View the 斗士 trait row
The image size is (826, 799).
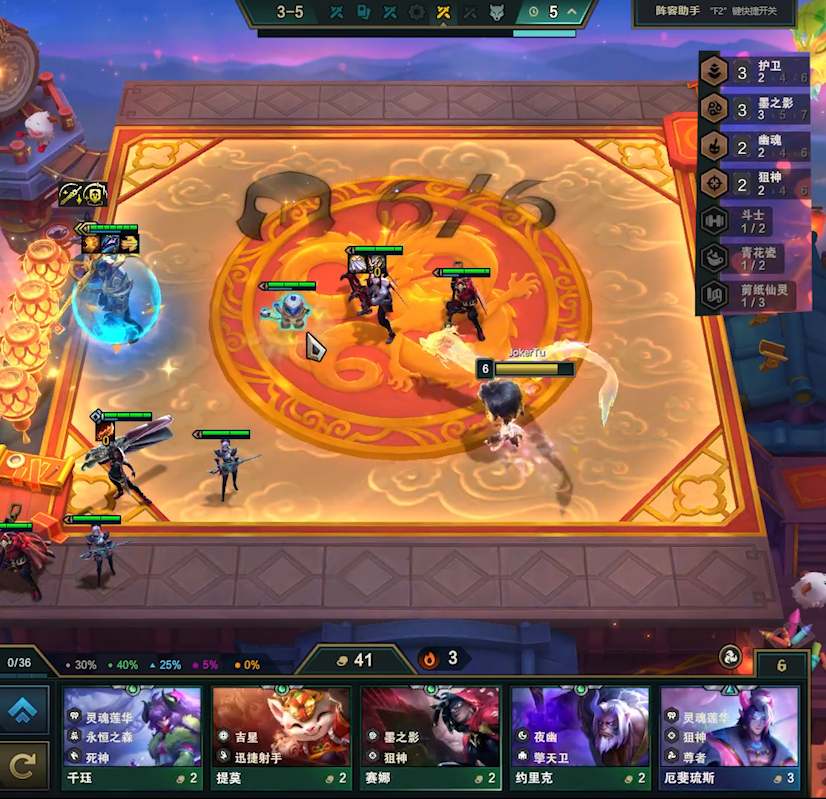[x=752, y=220]
